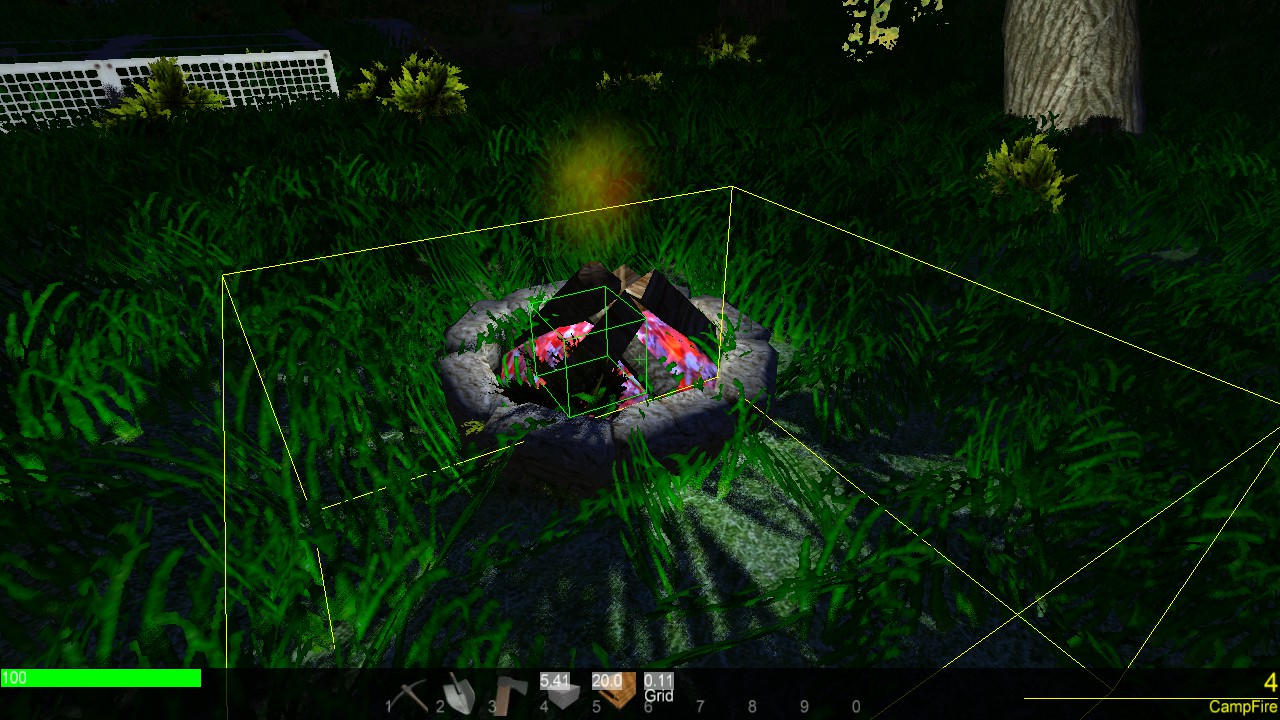The width and height of the screenshot is (1280, 720).
Task: Select the shovel in hotbar slot 2
Action: click(x=459, y=690)
